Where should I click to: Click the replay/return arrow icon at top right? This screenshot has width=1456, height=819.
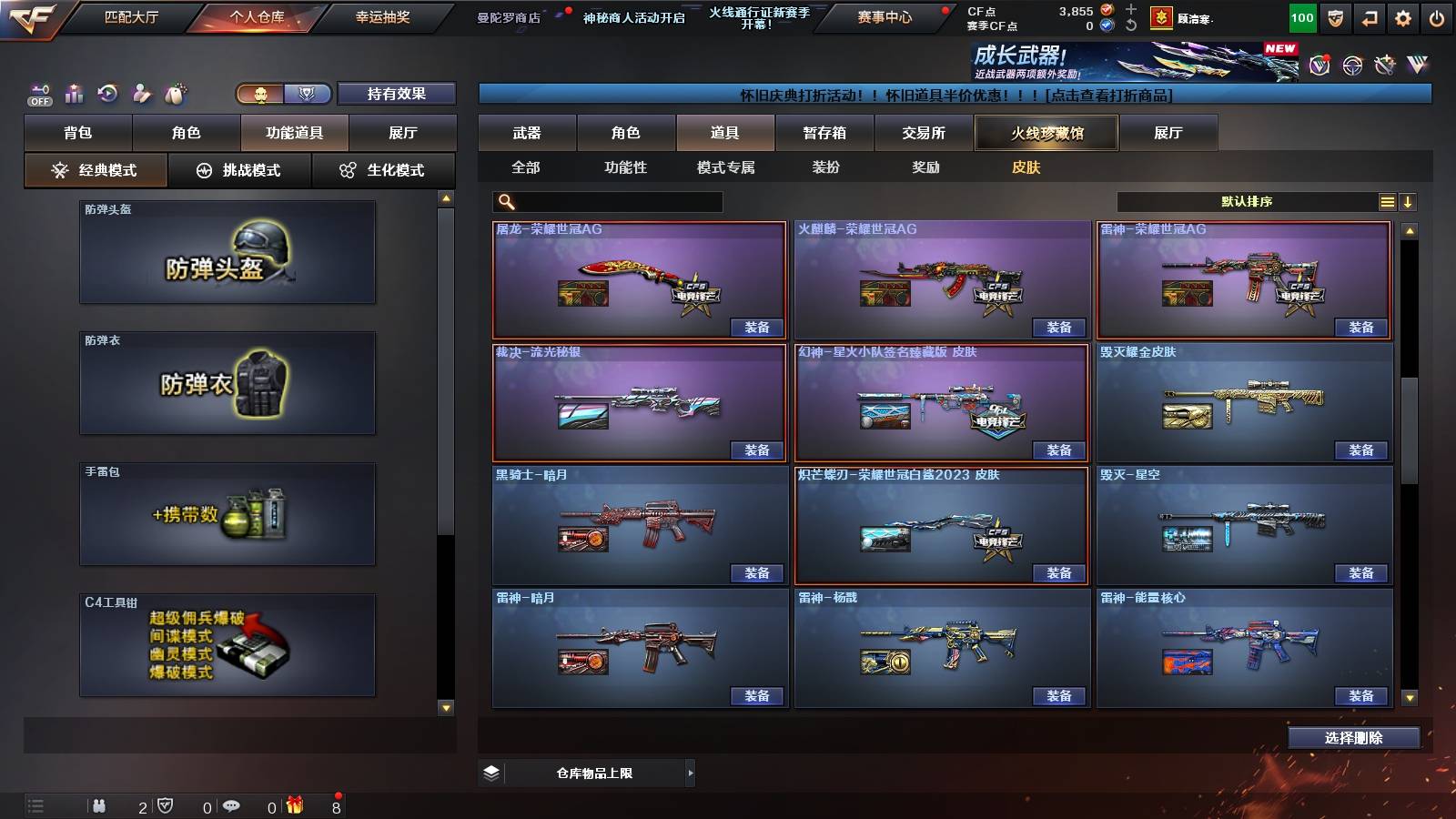coord(1366,16)
